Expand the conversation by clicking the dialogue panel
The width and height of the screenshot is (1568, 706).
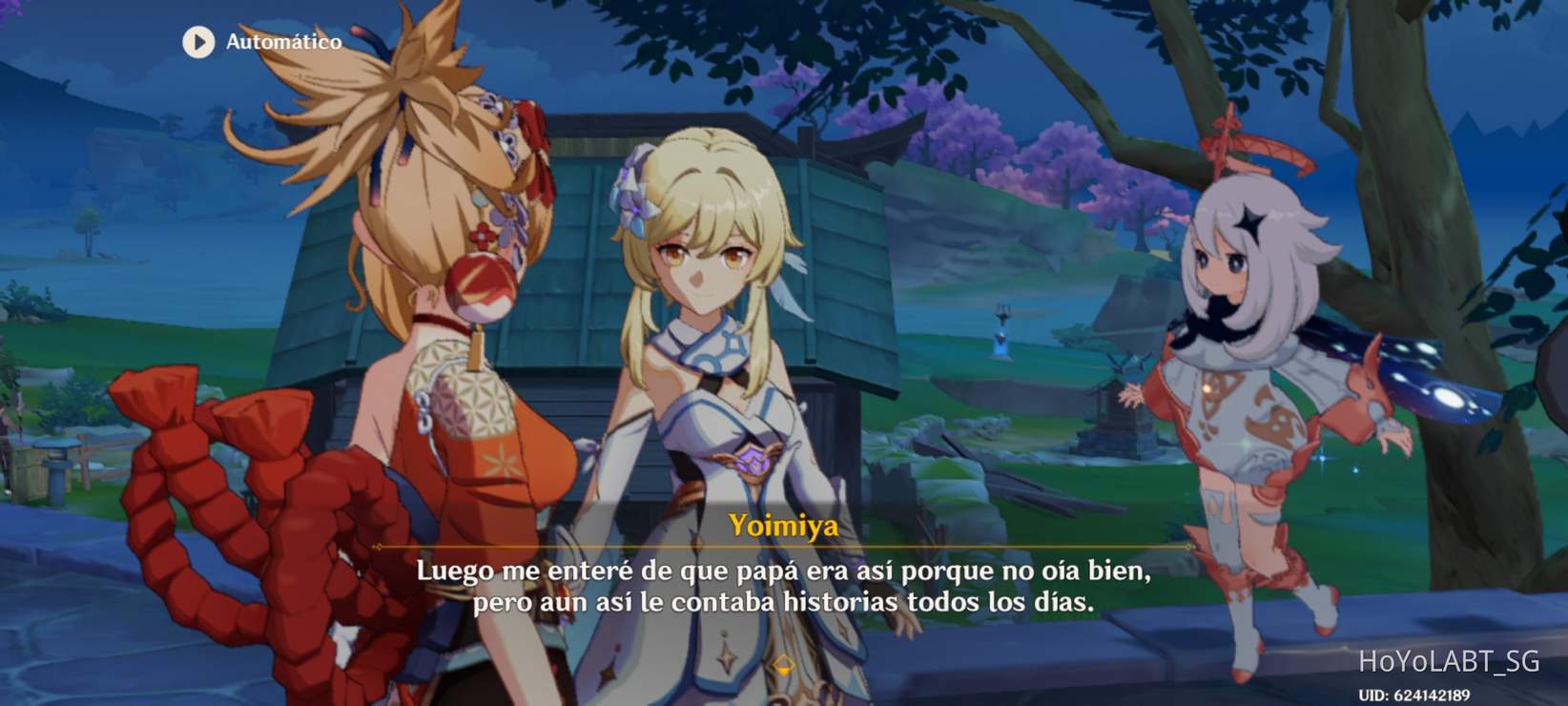point(784,587)
